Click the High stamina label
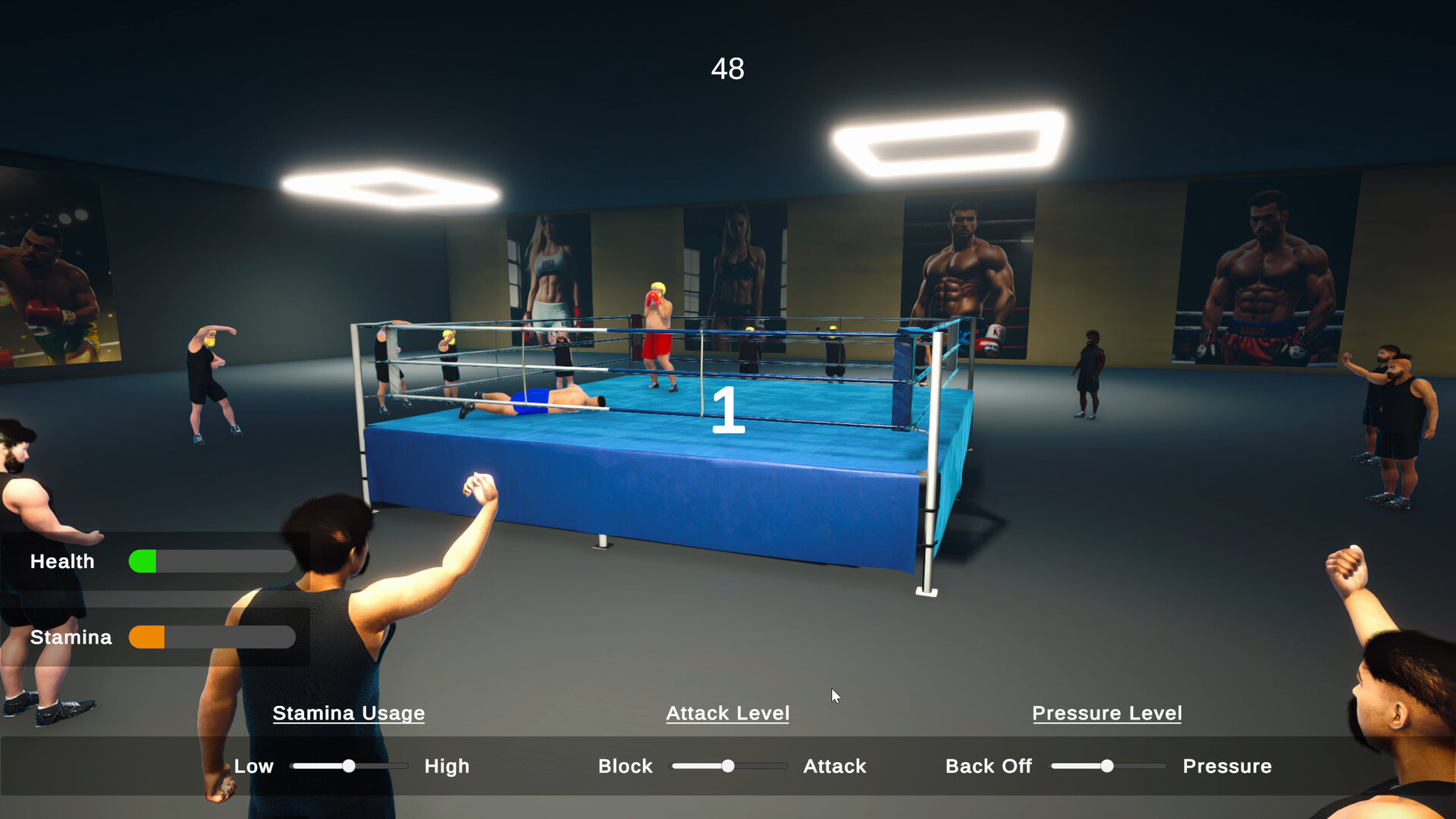The image size is (1456, 819). [x=447, y=766]
